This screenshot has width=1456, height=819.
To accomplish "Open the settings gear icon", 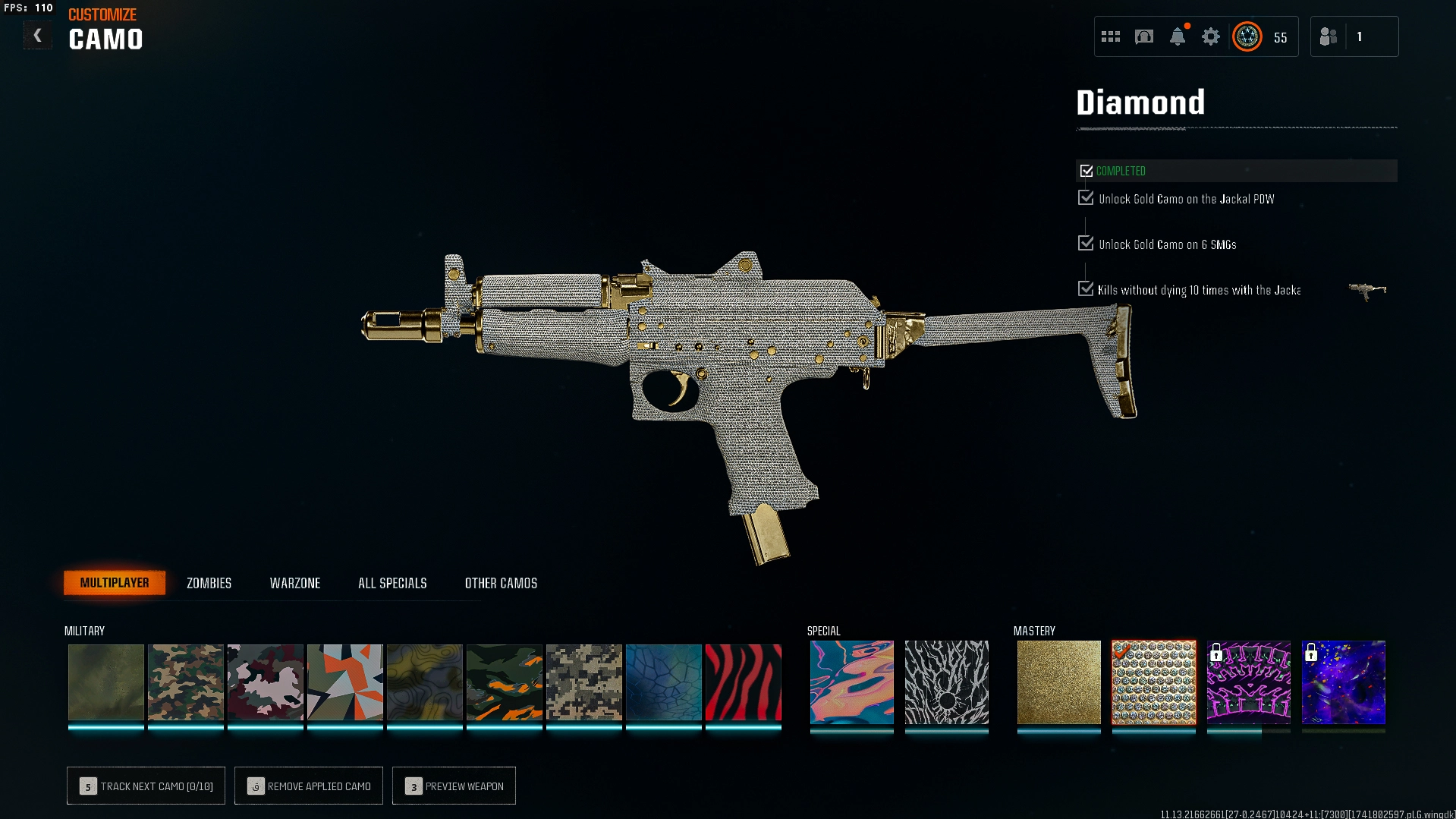I will coord(1211,36).
